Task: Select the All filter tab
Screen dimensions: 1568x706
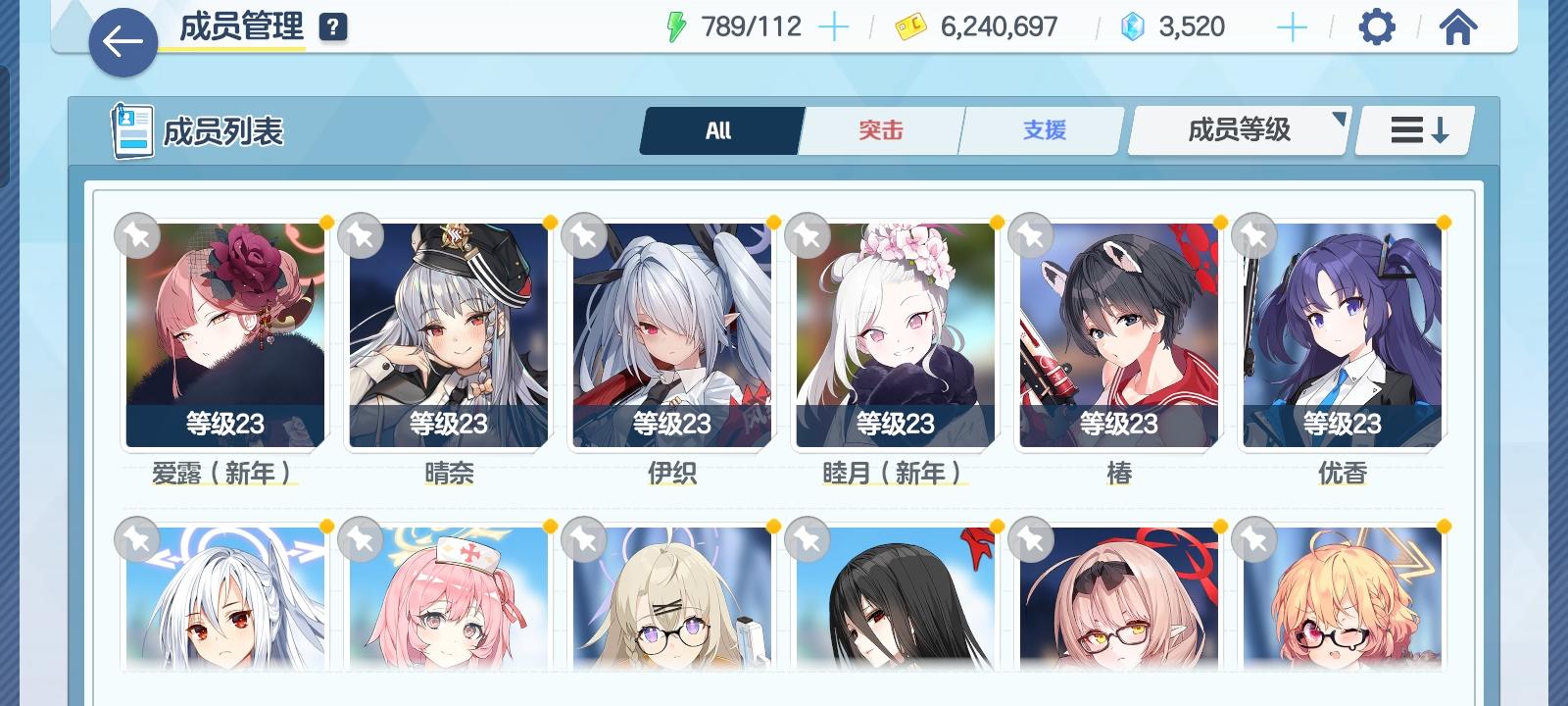Action: click(x=720, y=128)
